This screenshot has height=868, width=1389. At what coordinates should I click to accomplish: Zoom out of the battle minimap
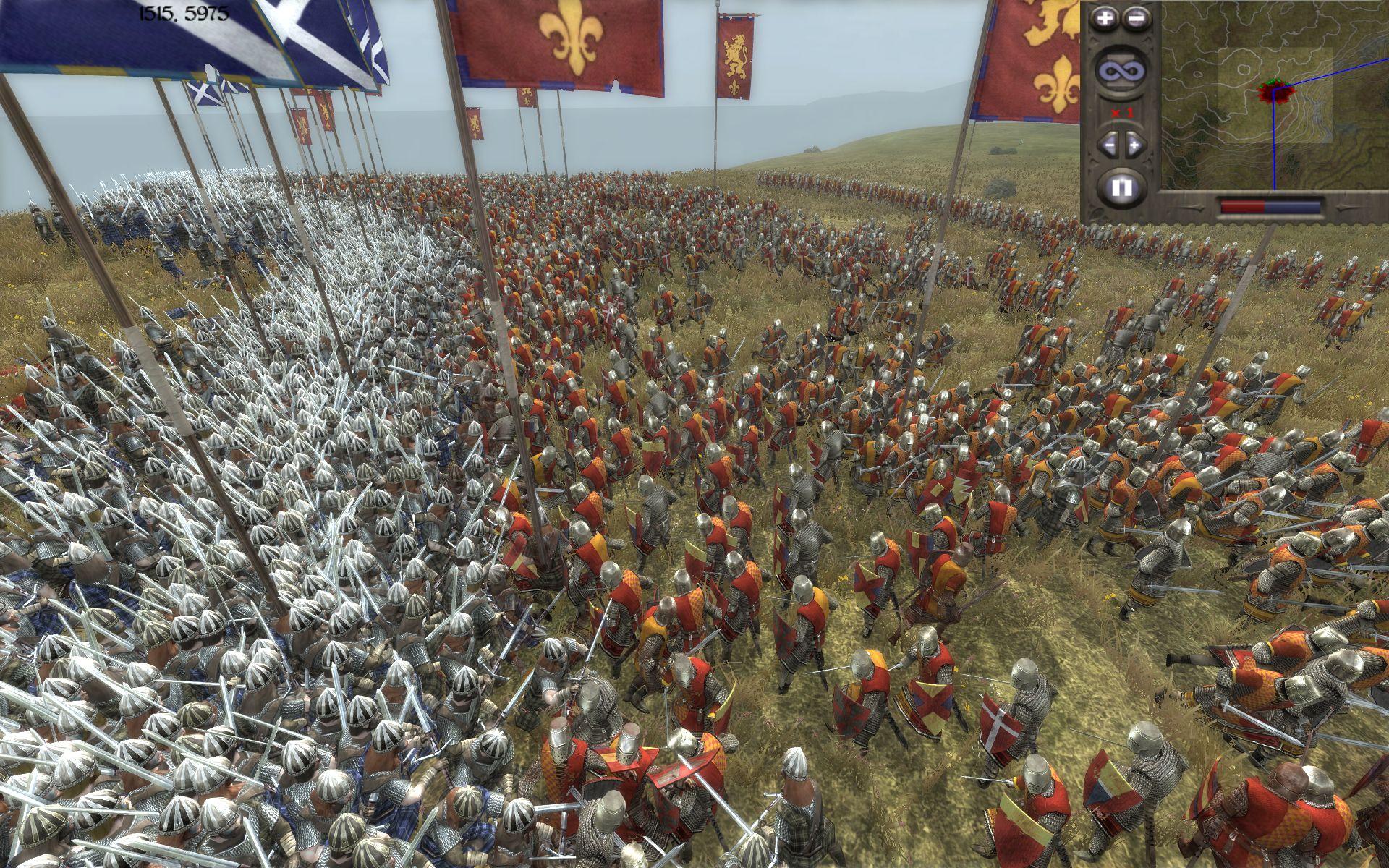[1136, 18]
